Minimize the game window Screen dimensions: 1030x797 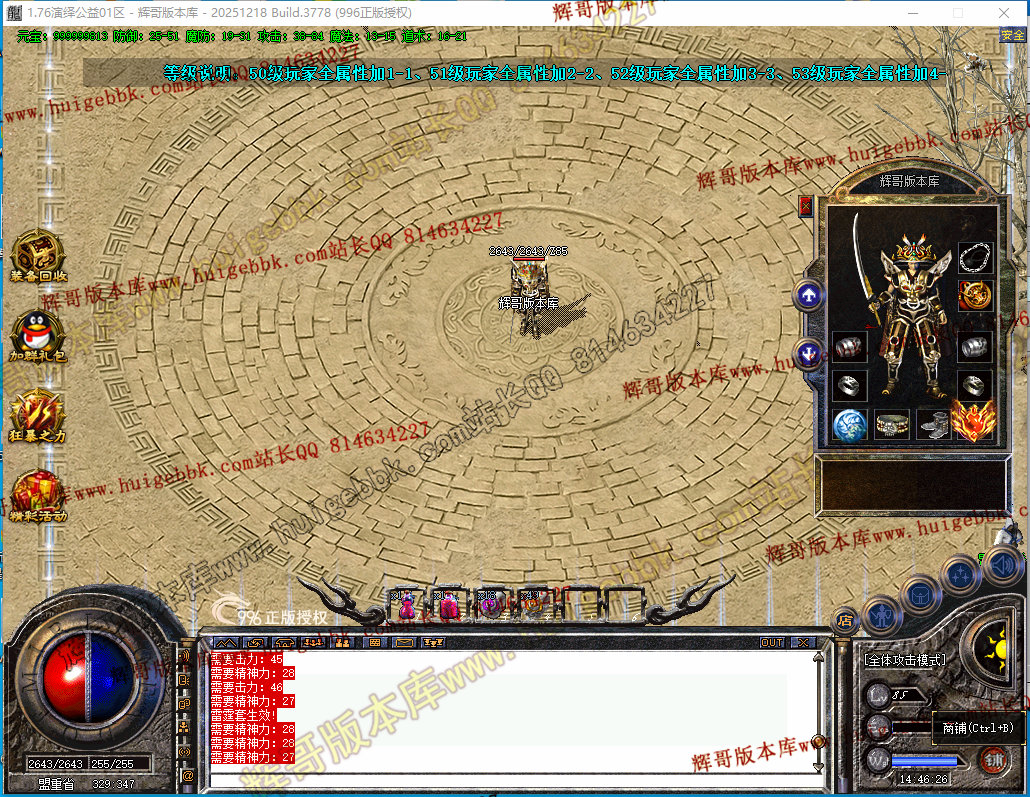pos(913,13)
